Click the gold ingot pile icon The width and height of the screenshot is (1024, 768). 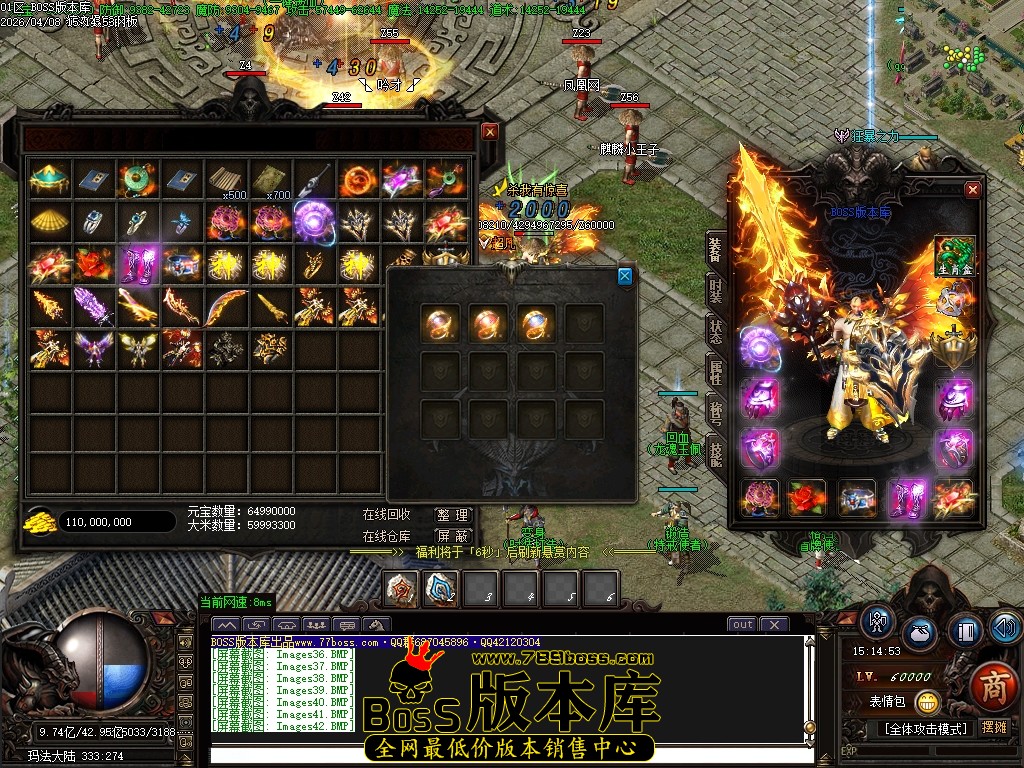tap(41, 521)
